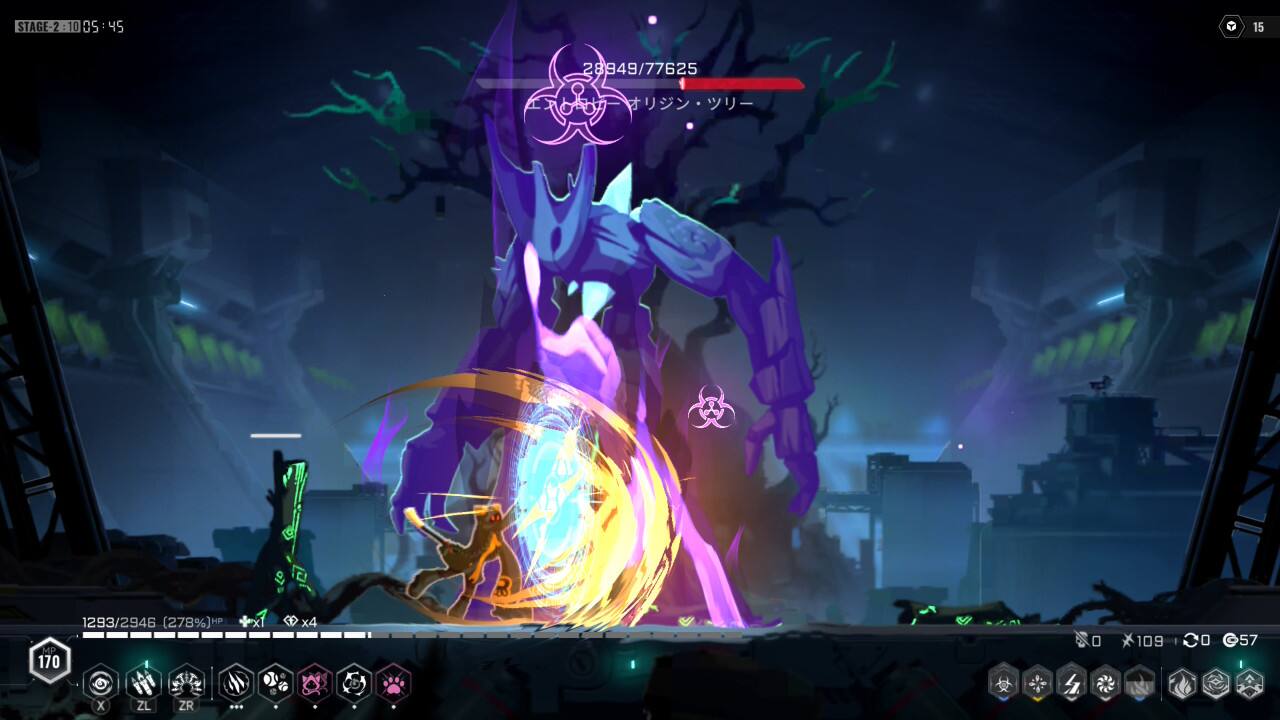Click the pink paw print ability icon
The image size is (1280, 720).
tap(393, 682)
